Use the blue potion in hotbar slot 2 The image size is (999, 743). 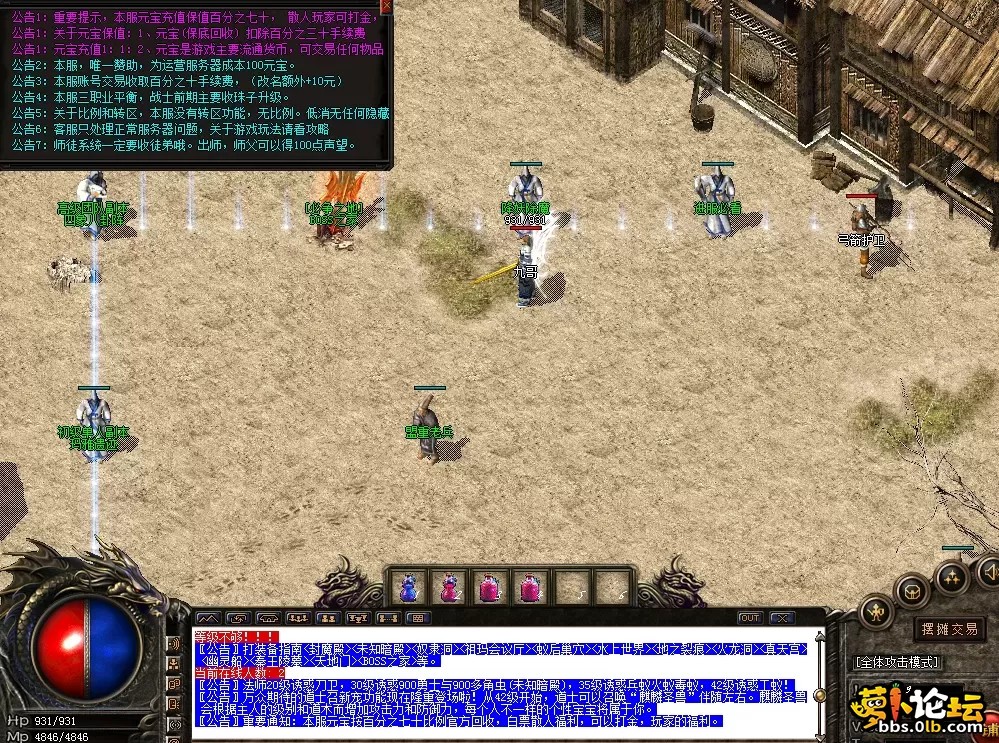[x=450, y=587]
